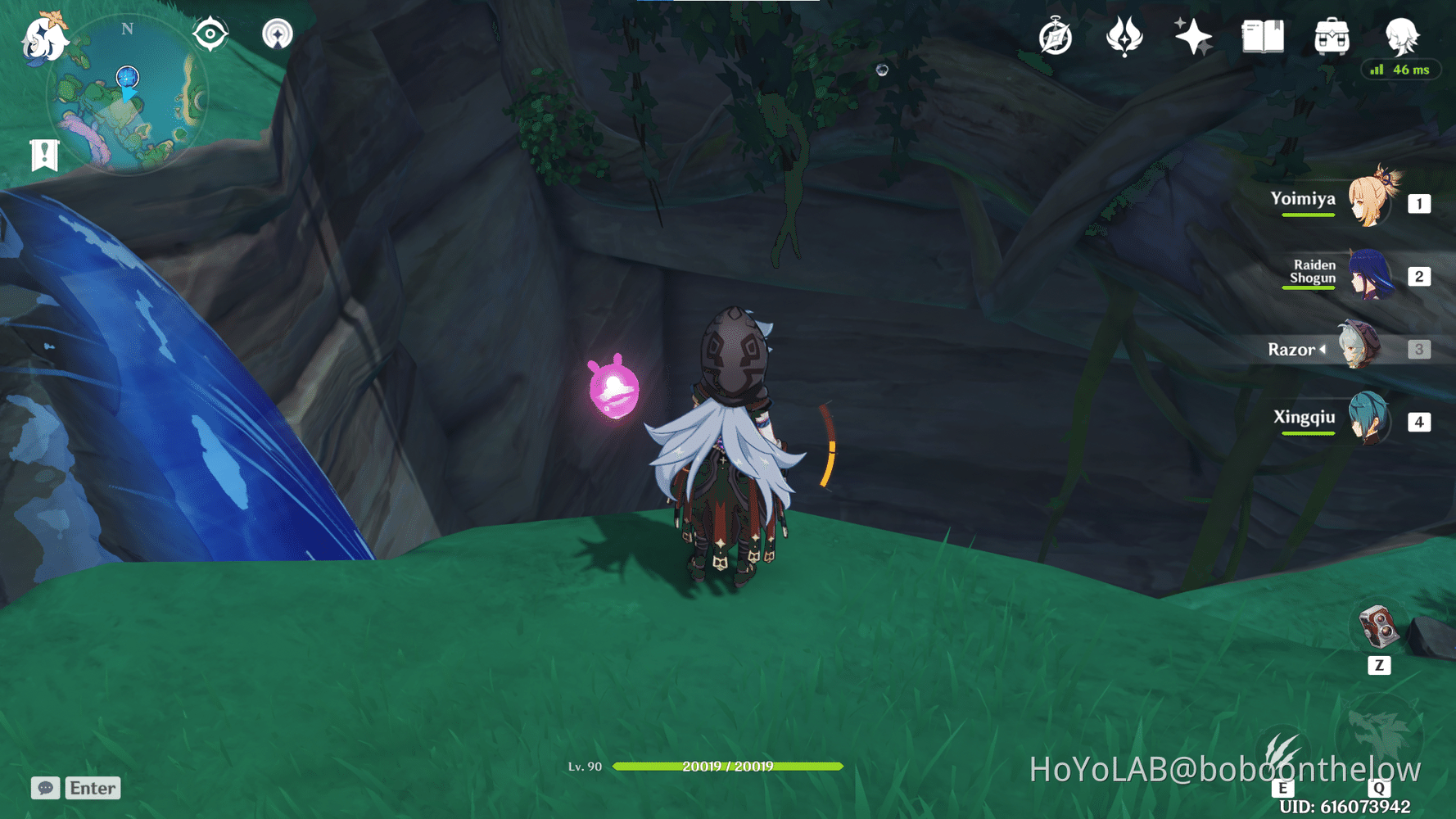This screenshot has height=819, width=1456.
Task: Click the network ping 46 ms indicator
Action: coord(1400,70)
